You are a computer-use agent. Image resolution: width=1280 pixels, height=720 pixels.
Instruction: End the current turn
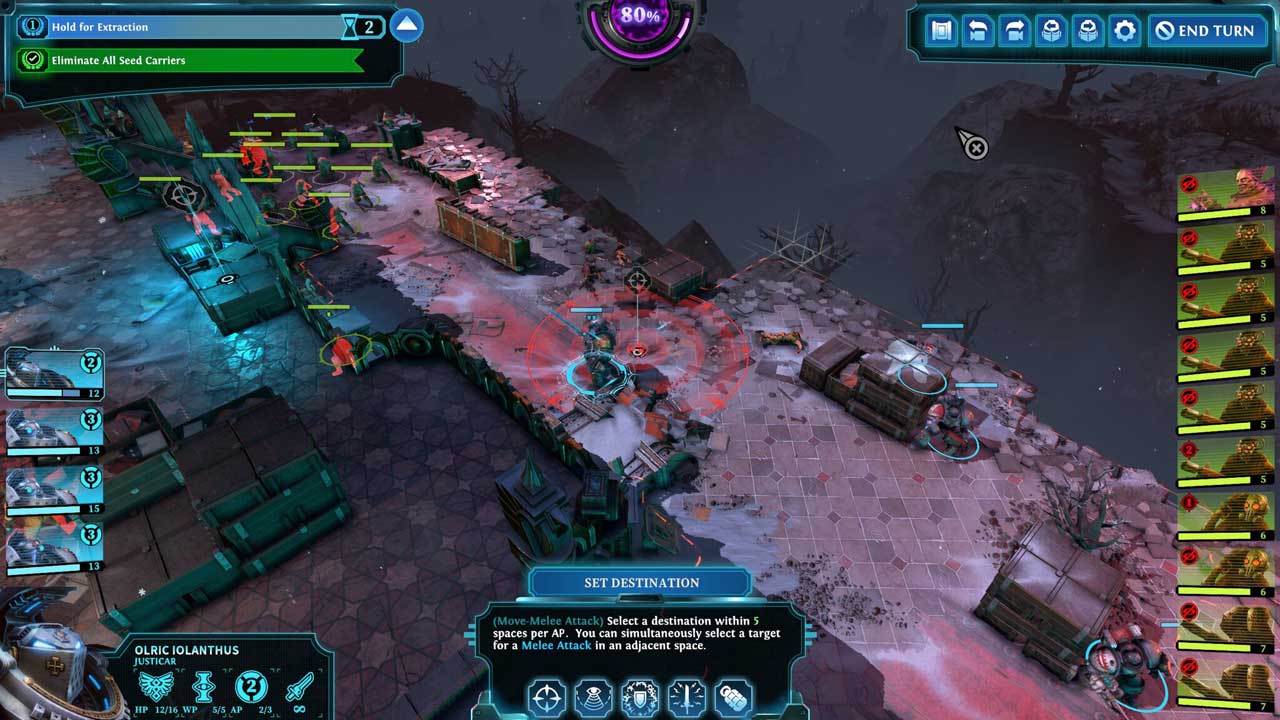[x=1205, y=31]
